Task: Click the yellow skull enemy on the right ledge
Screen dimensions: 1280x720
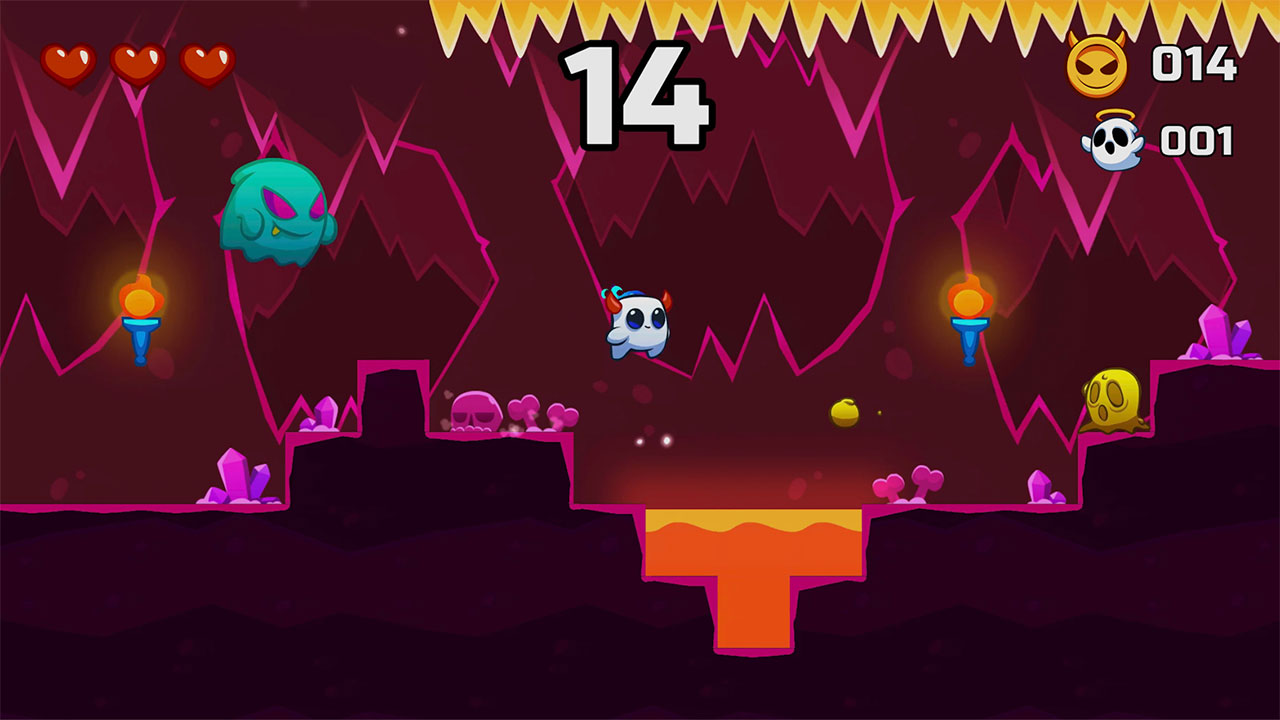Action: click(1110, 400)
